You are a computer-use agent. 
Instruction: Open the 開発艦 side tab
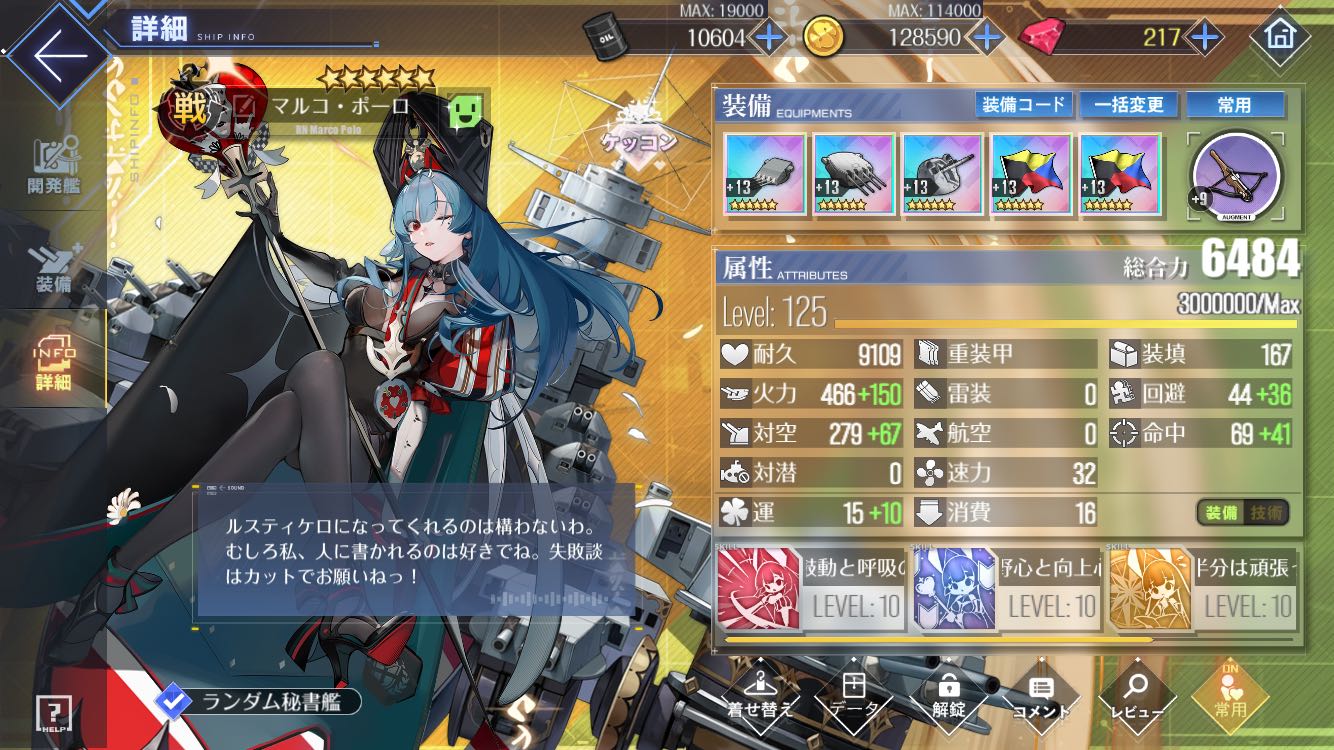pos(53,167)
